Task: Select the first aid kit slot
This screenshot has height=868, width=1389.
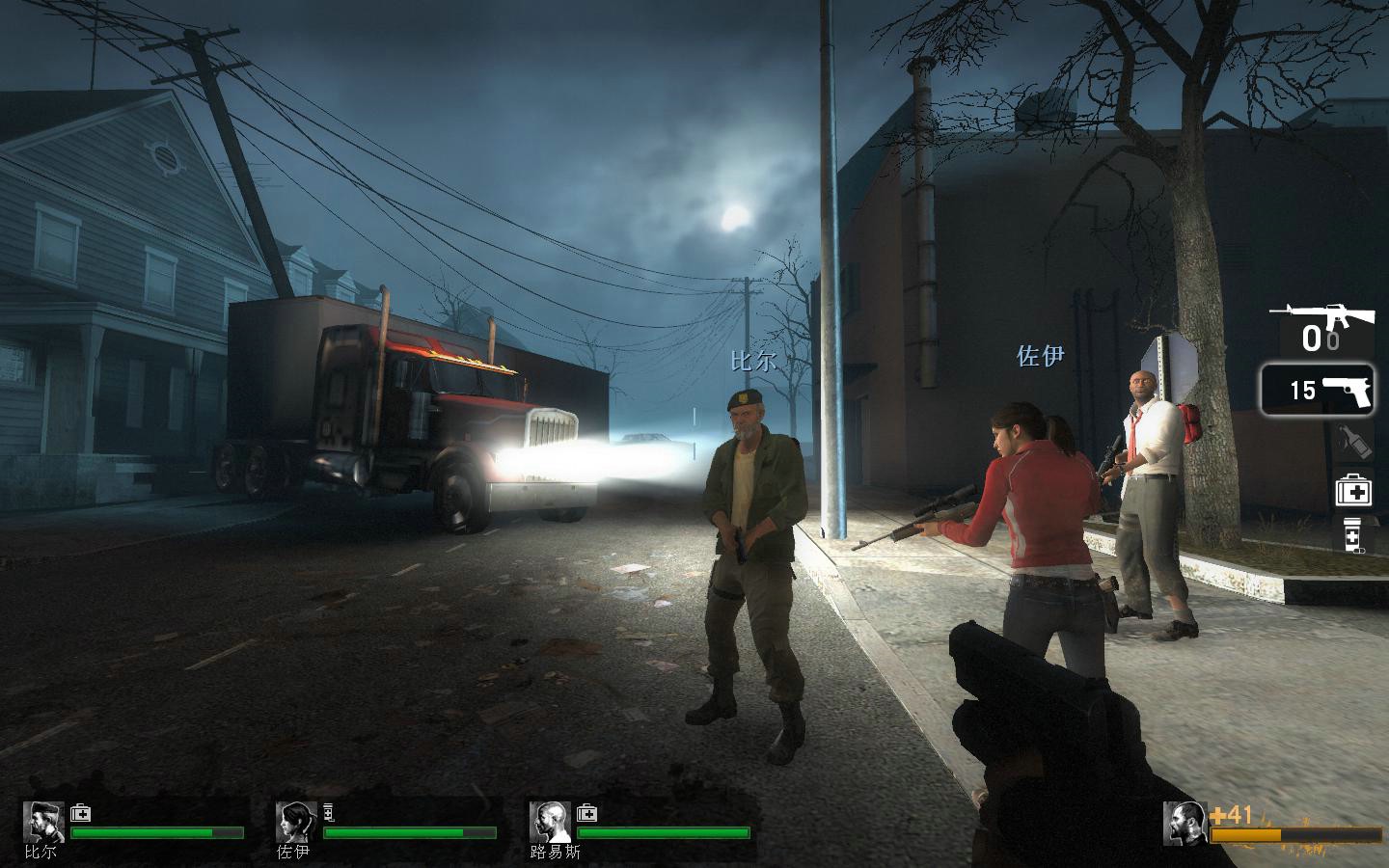Action: (x=1352, y=492)
